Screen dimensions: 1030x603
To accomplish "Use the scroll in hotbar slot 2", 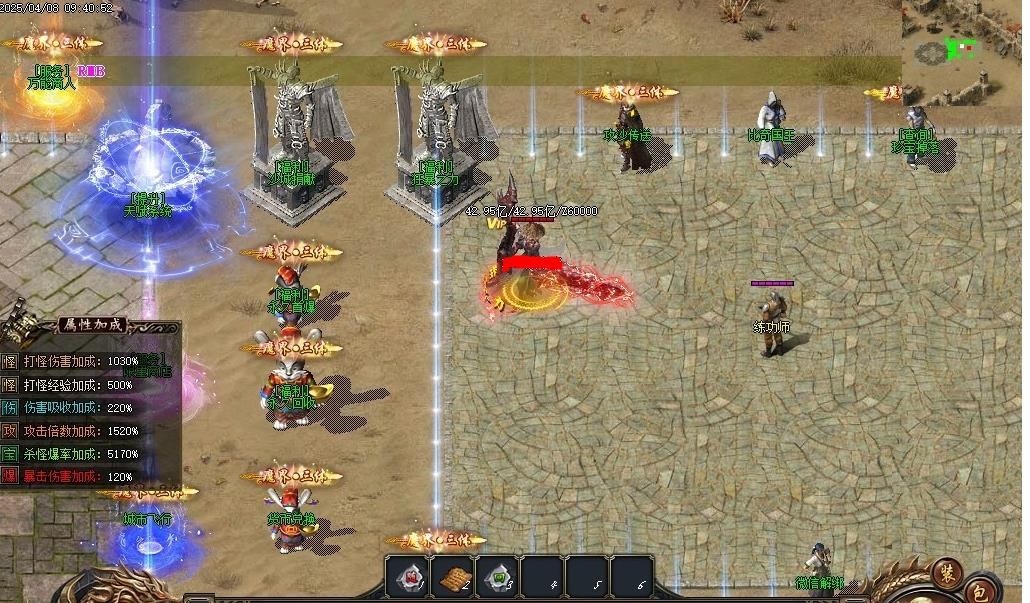I will coord(454,576).
